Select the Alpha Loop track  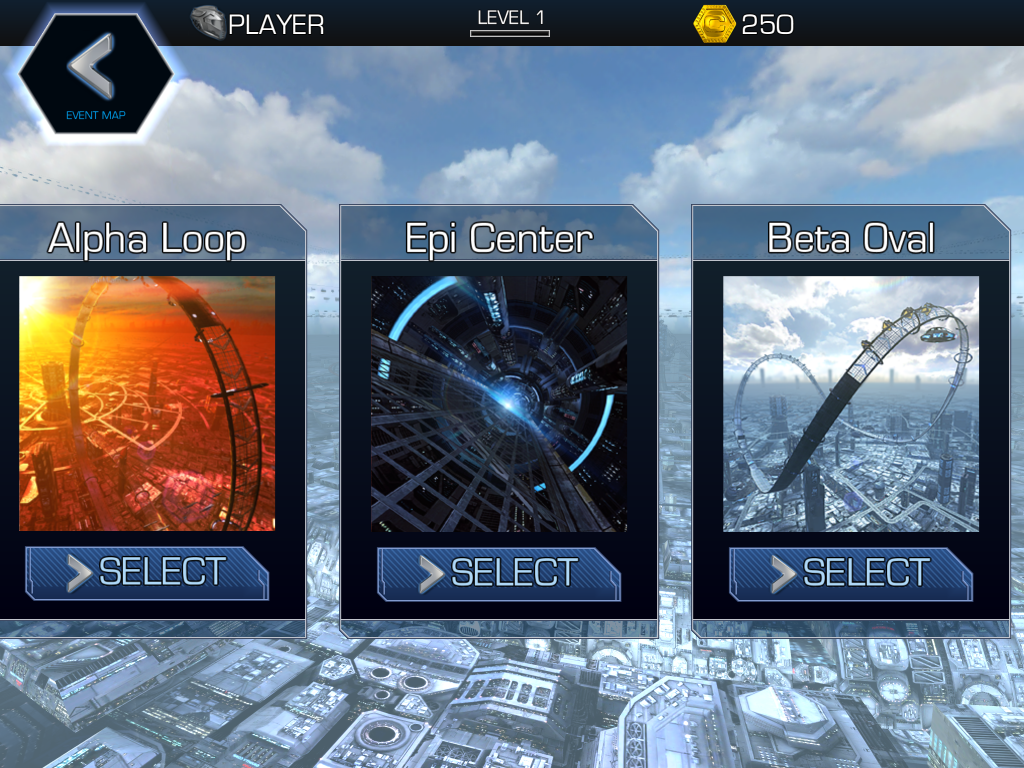147,573
